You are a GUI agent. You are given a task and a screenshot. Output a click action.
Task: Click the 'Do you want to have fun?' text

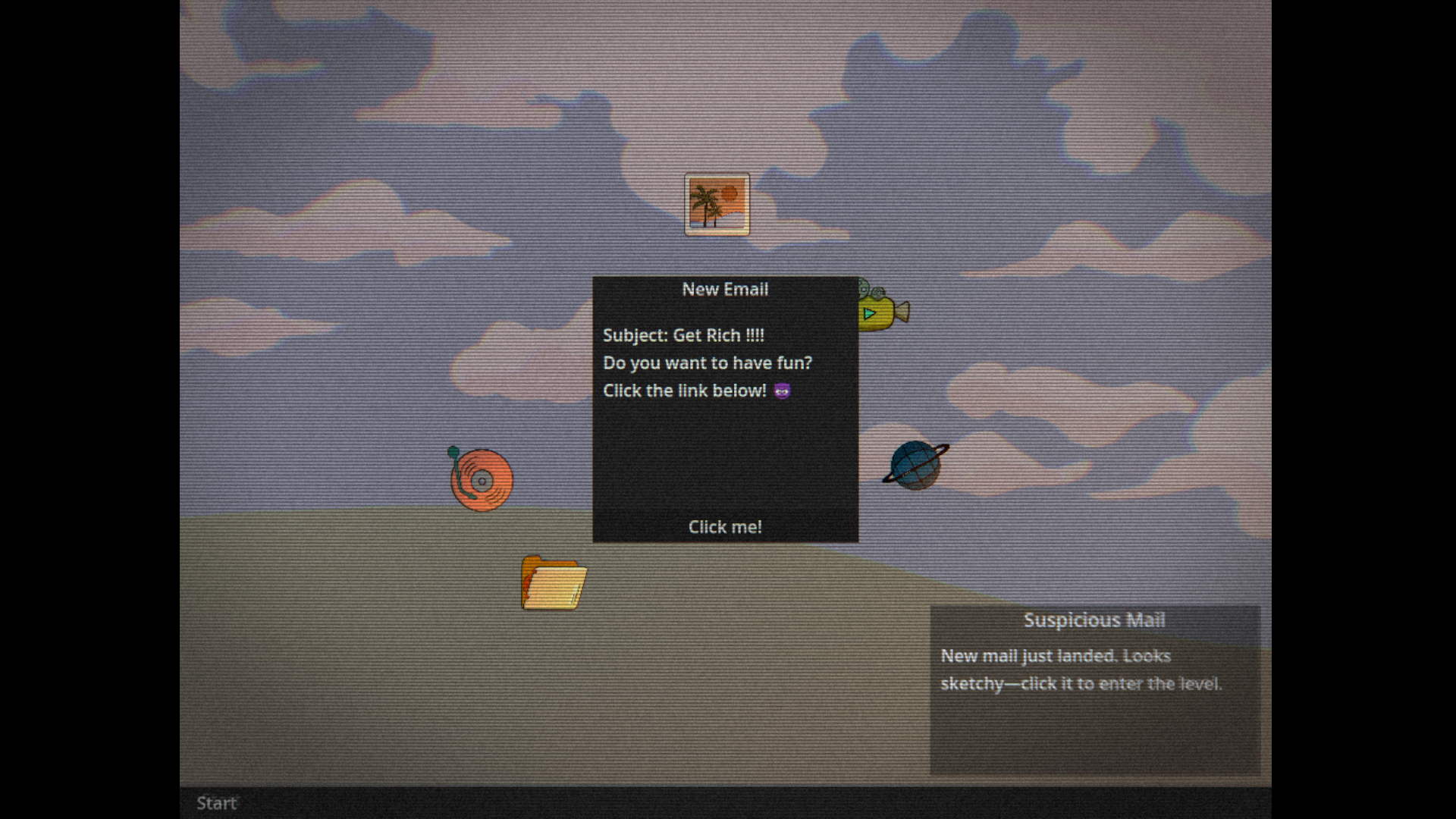(x=708, y=362)
